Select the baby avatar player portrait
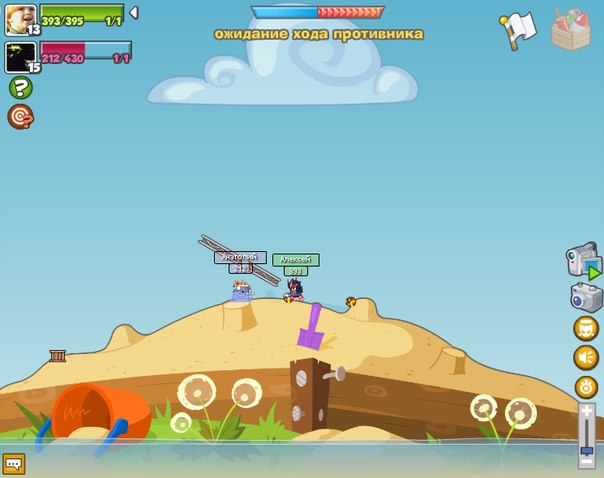Screen dimensions: 604x478 (x=20, y=18)
